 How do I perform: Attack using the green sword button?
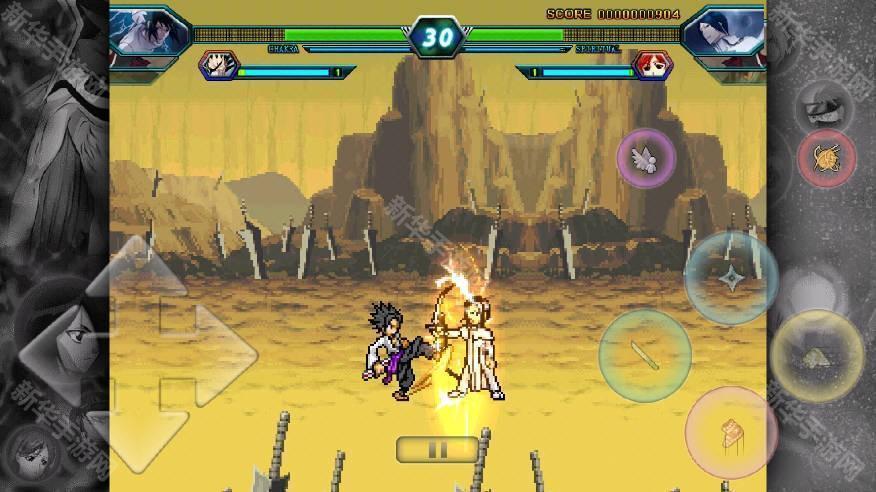click(x=644, y=354)
